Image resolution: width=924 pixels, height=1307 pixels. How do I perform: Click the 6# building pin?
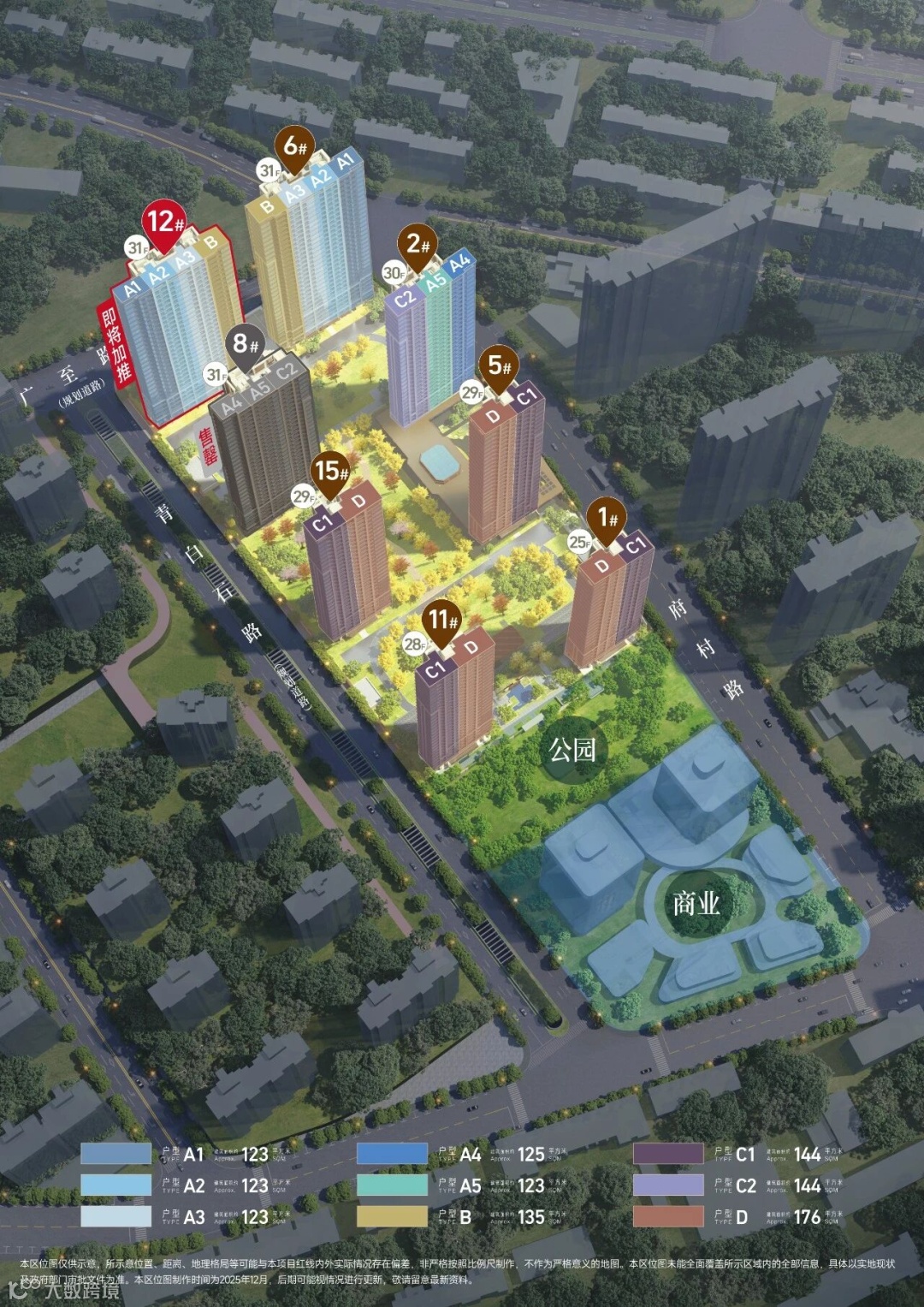tap(294, 147)
